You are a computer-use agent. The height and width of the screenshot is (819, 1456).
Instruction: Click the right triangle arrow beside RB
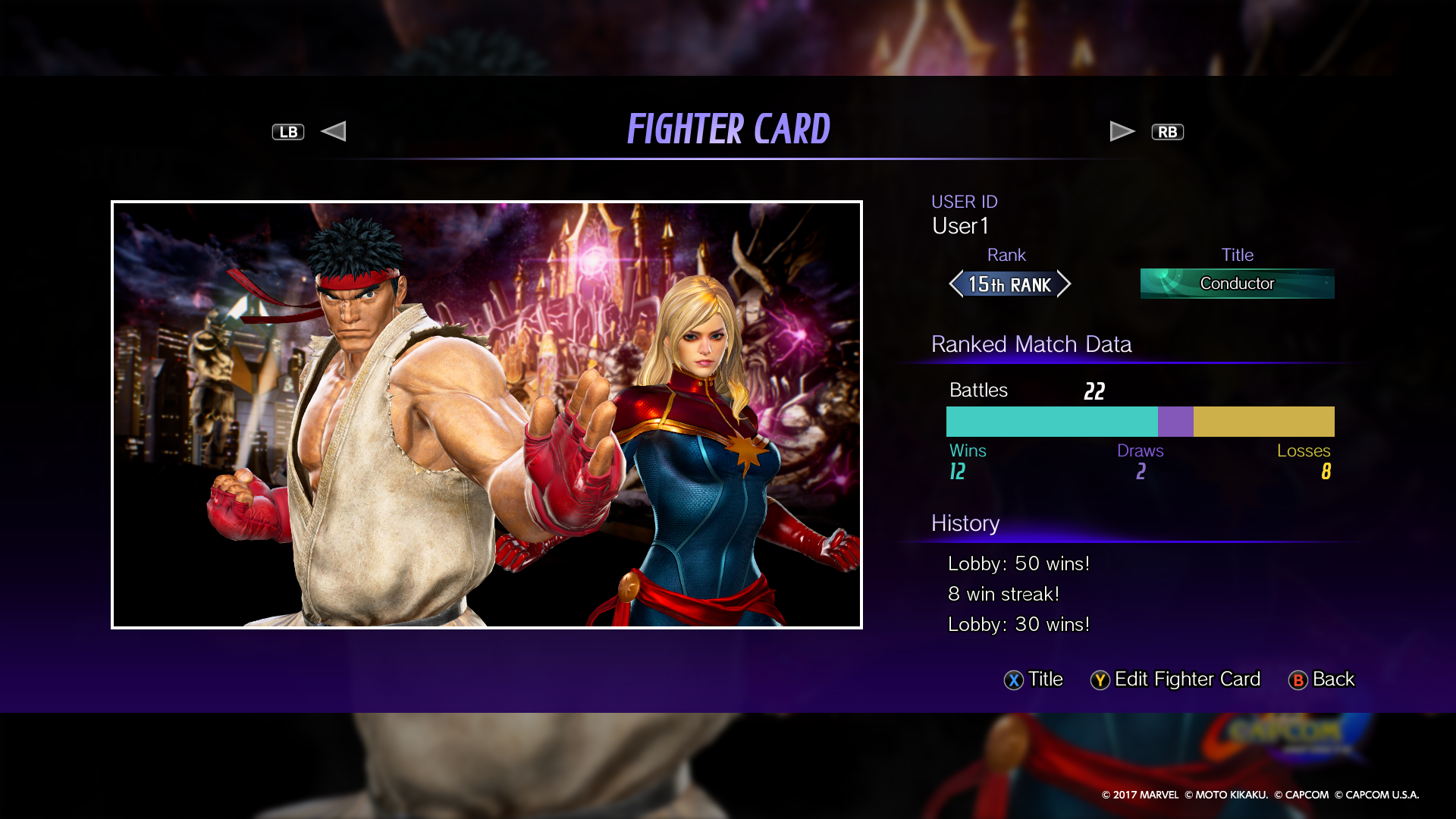point(1122,130)
